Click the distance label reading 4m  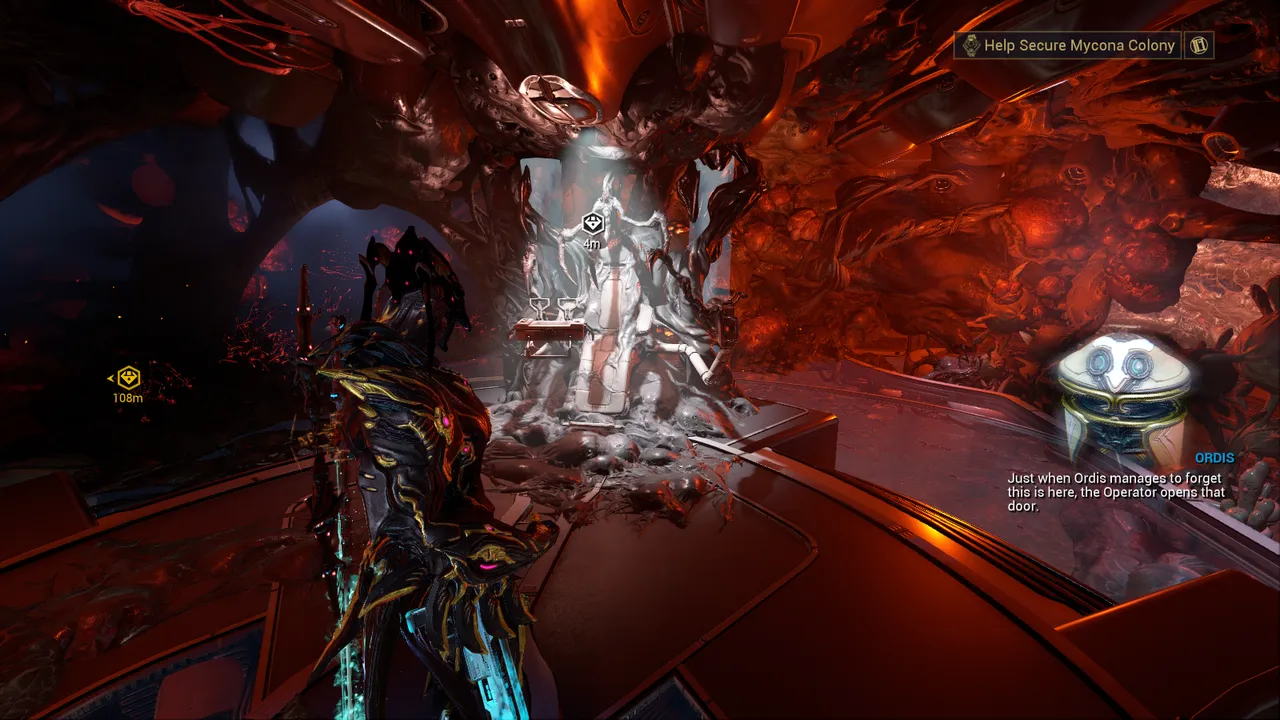[x=590, y=241]
